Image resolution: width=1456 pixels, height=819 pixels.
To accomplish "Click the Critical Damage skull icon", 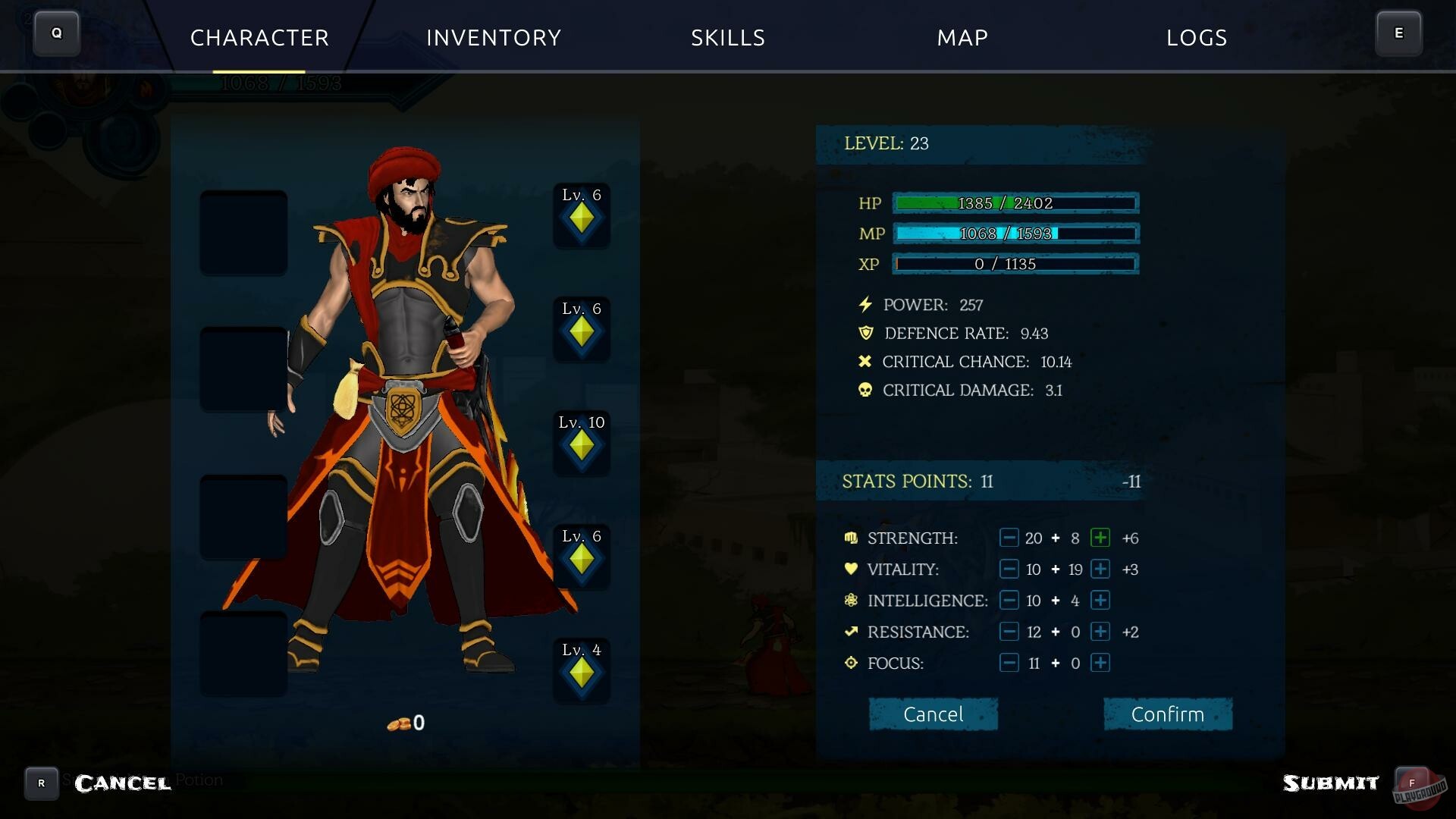I will click(864, 390).
